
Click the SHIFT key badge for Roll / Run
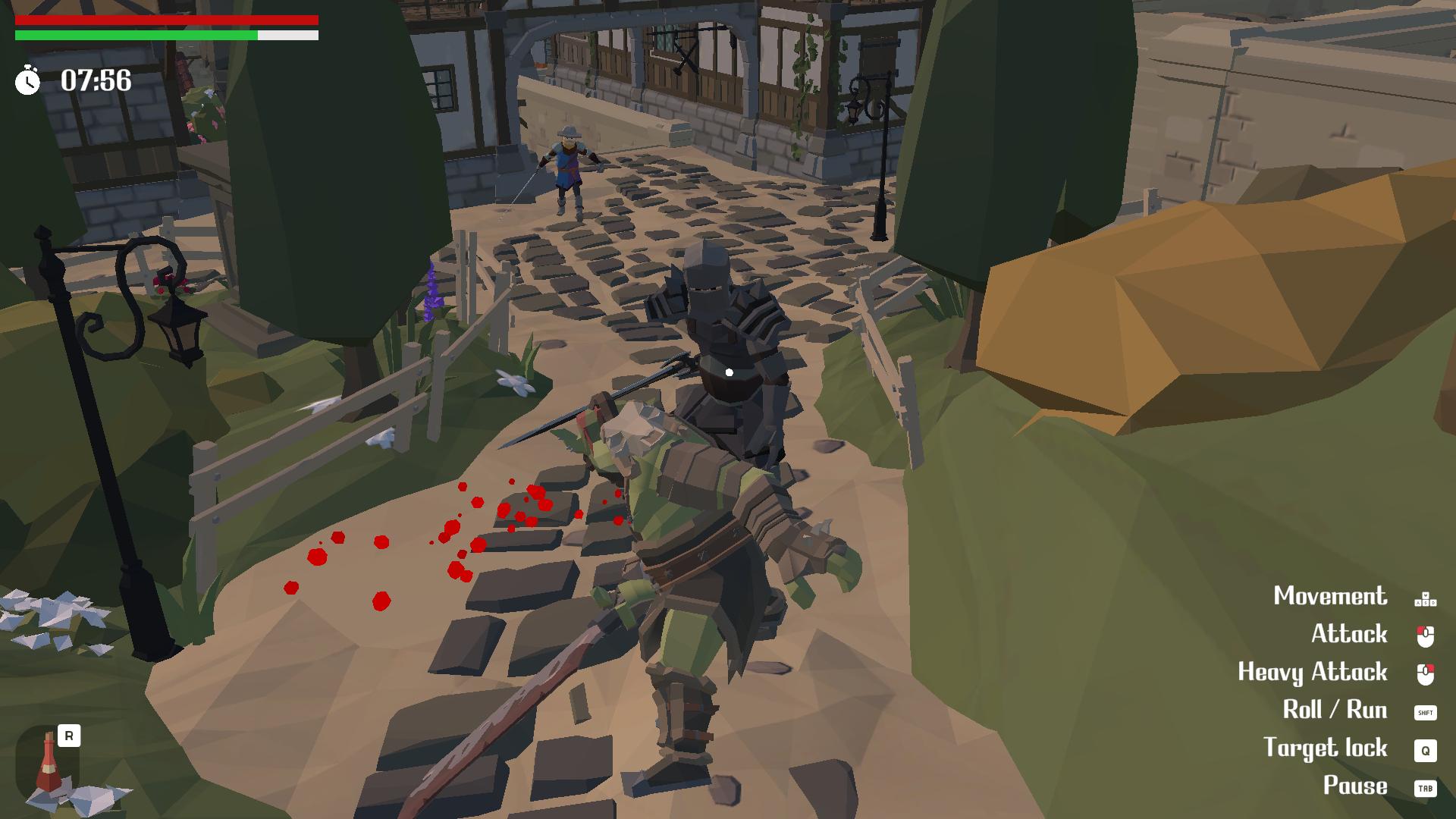[x=1424, y=711]
